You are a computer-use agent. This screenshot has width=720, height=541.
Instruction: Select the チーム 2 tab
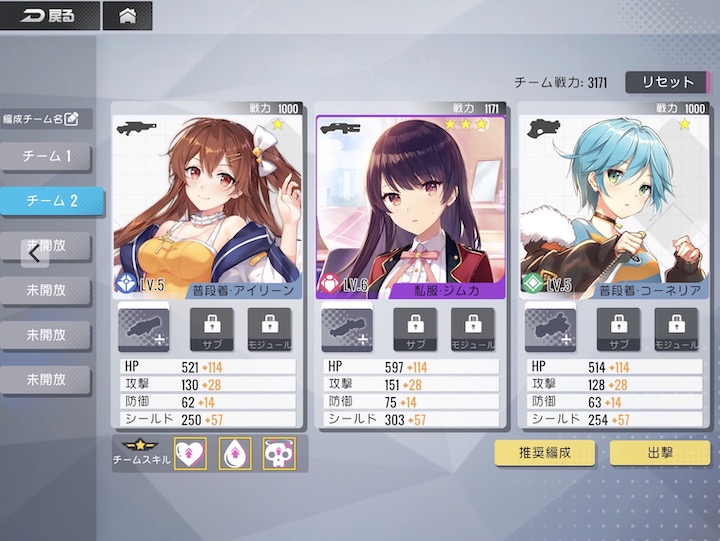pos(51,201)
